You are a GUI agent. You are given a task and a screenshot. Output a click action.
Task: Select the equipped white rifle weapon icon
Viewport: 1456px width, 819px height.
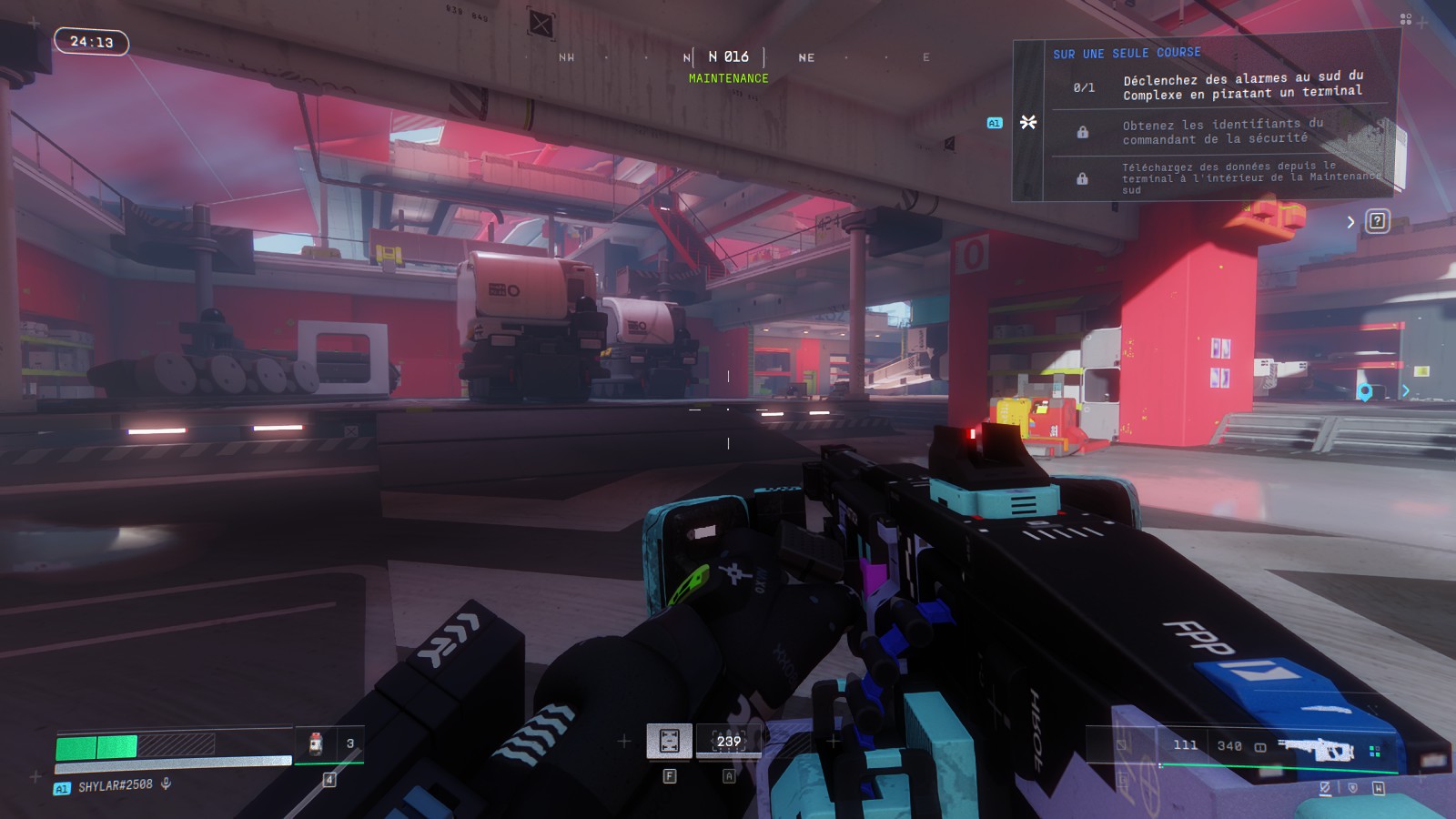pyautogui.click(x=1317, y=749)
